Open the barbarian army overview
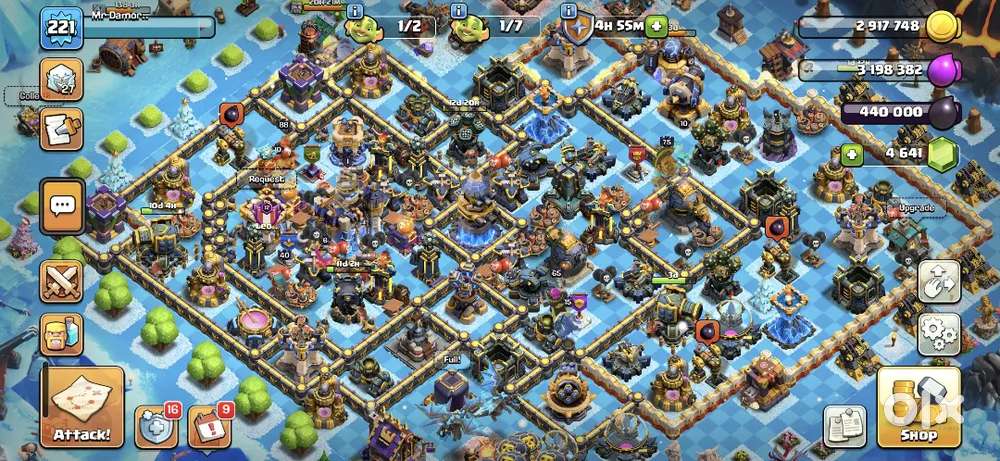The image size is (1000, 461). tap(62, 334)
